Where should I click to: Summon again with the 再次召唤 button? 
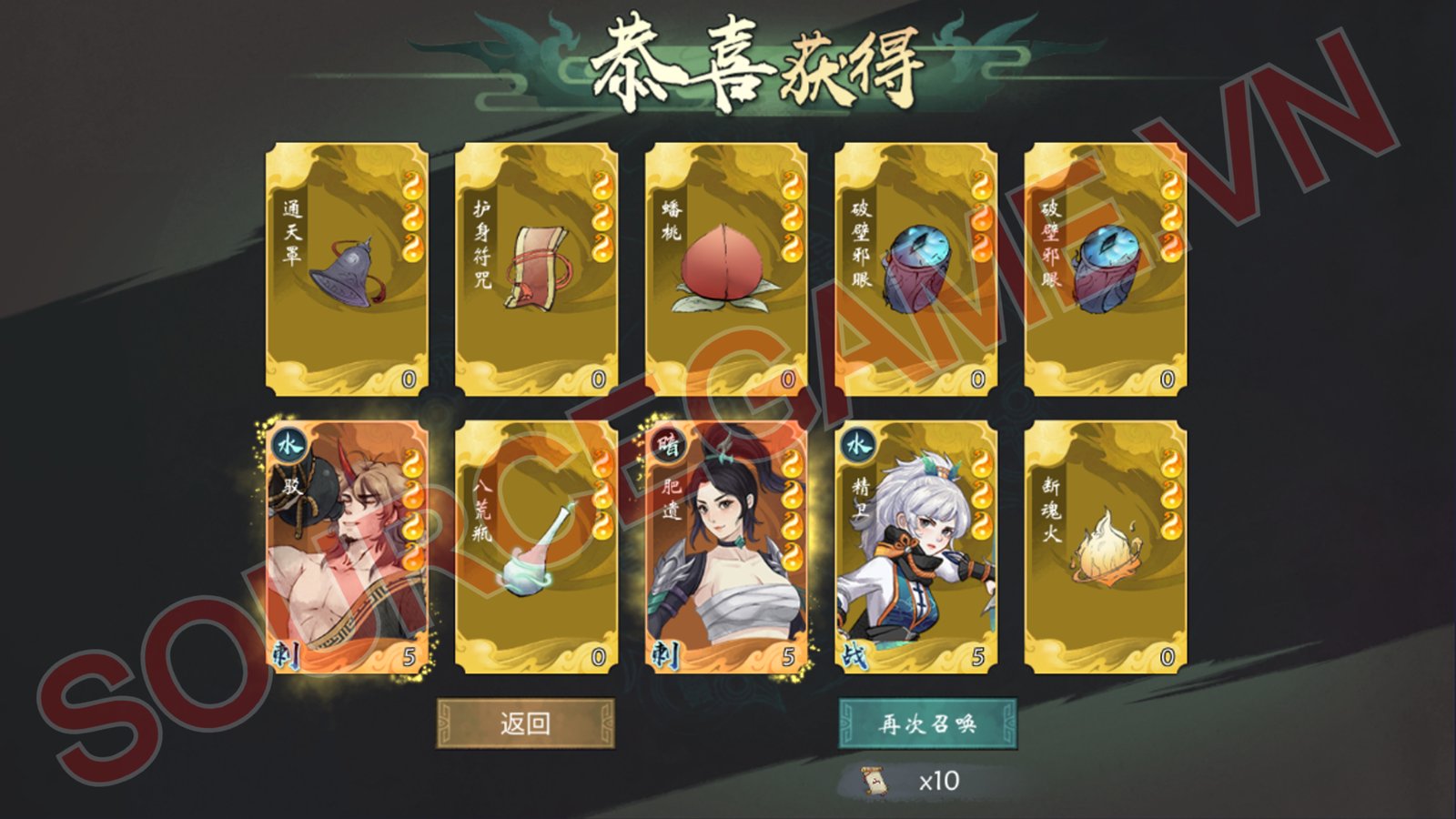[926, 723]
